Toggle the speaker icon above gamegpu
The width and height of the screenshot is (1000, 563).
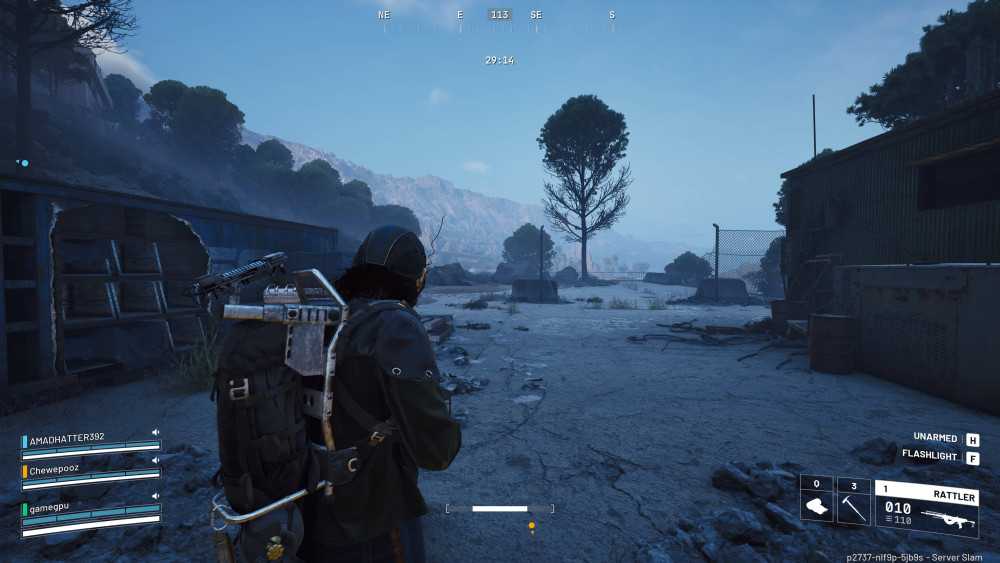pos(155,496)
